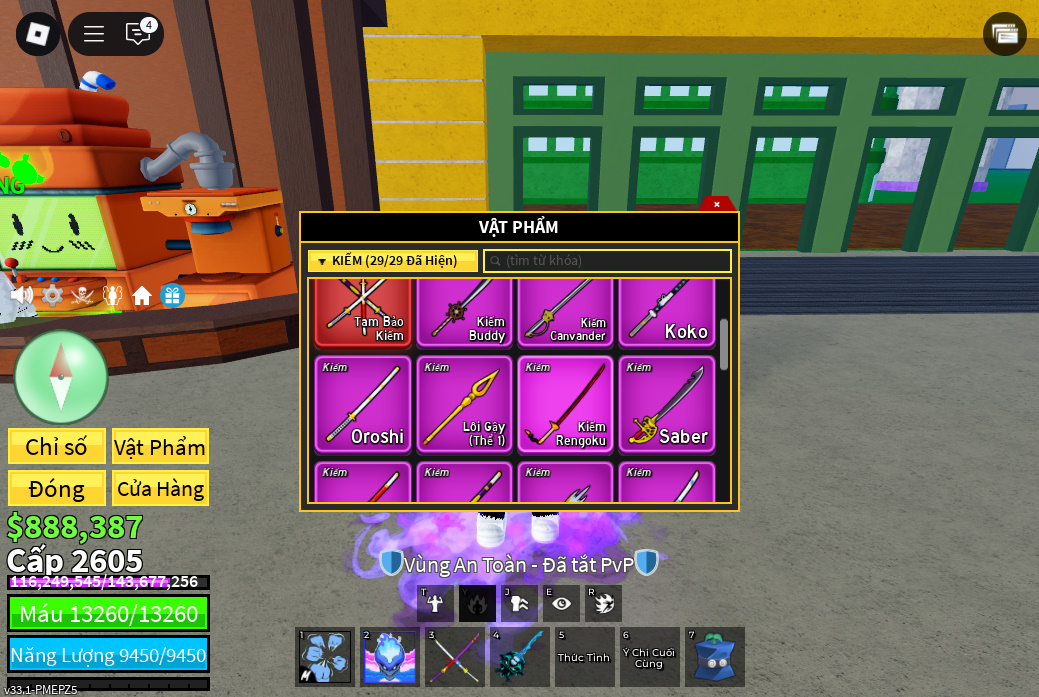The height and width of the screenshot is (697, 1039).
Task: Click the yellow Vật Phẩm button
Action: click(160, 447)
